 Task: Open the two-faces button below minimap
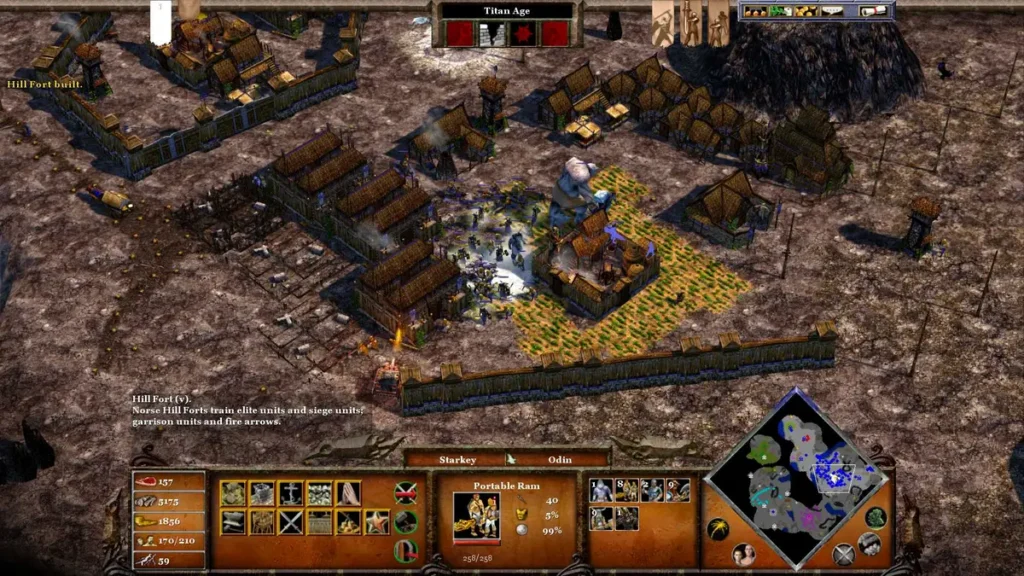(744, 555)
